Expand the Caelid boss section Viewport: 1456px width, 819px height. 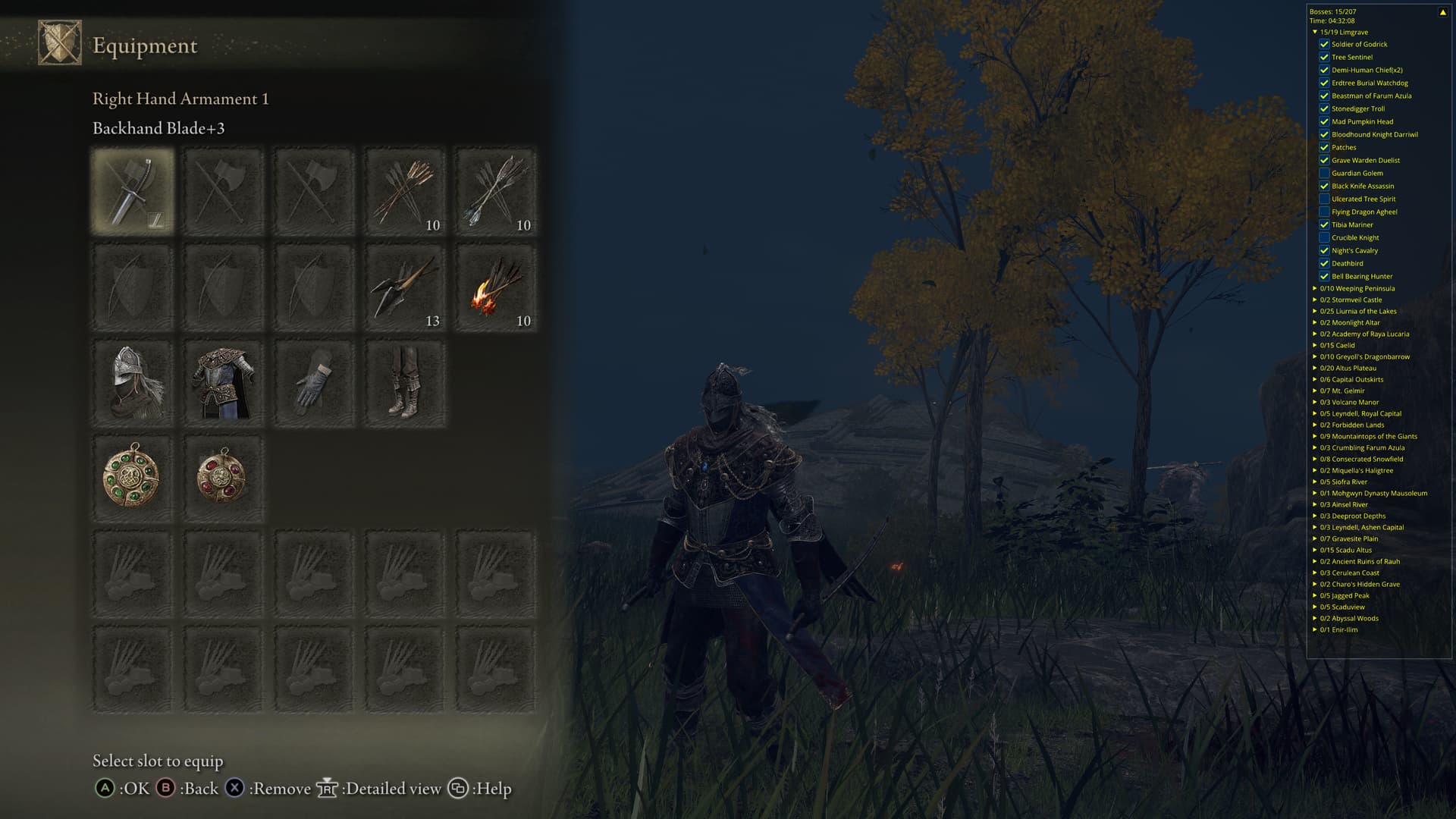(x=1315, y=345)
